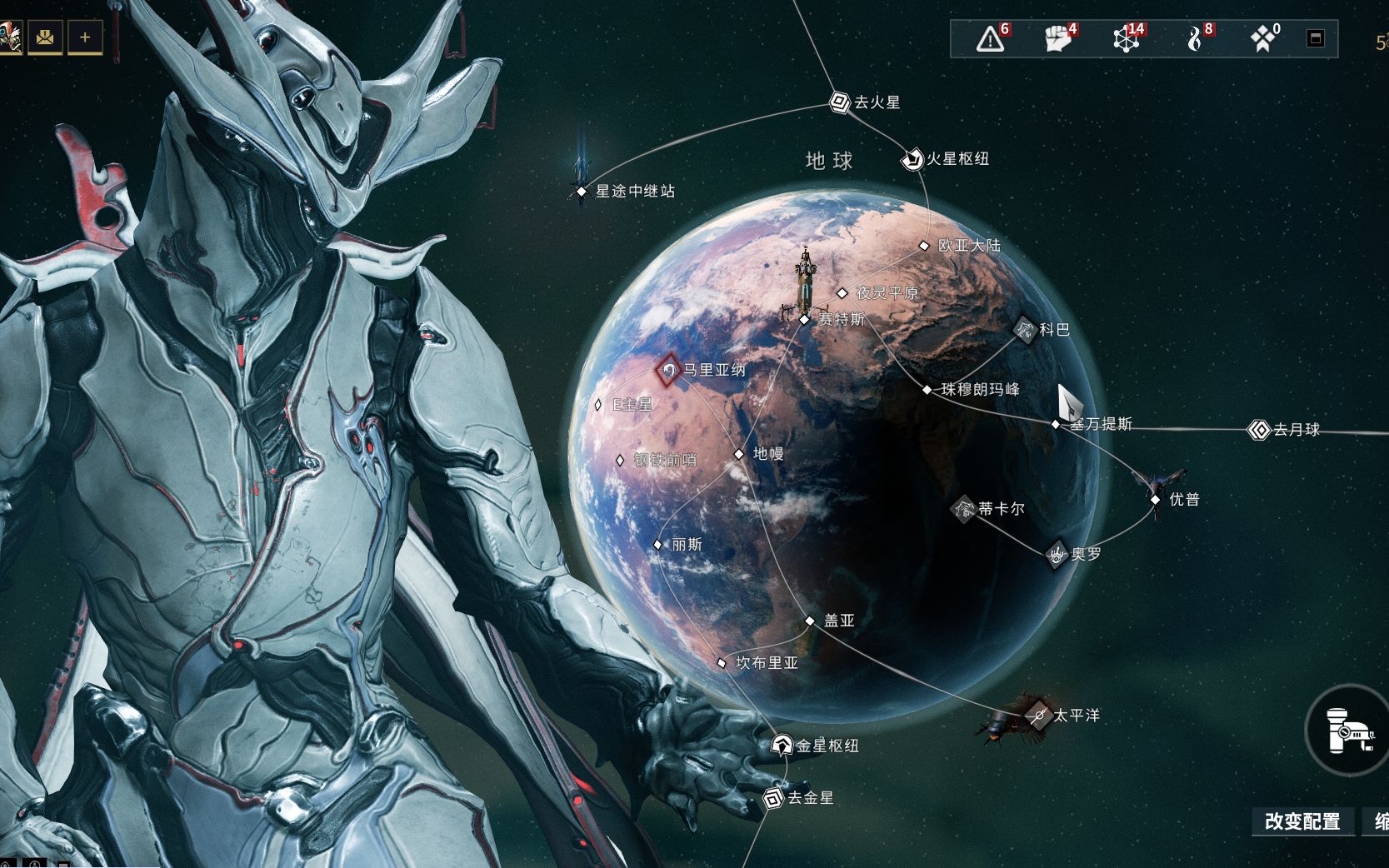Choose the 马里亚纳 node
The width and height of the screenshot is (1389, 868).
coord(668,370)
